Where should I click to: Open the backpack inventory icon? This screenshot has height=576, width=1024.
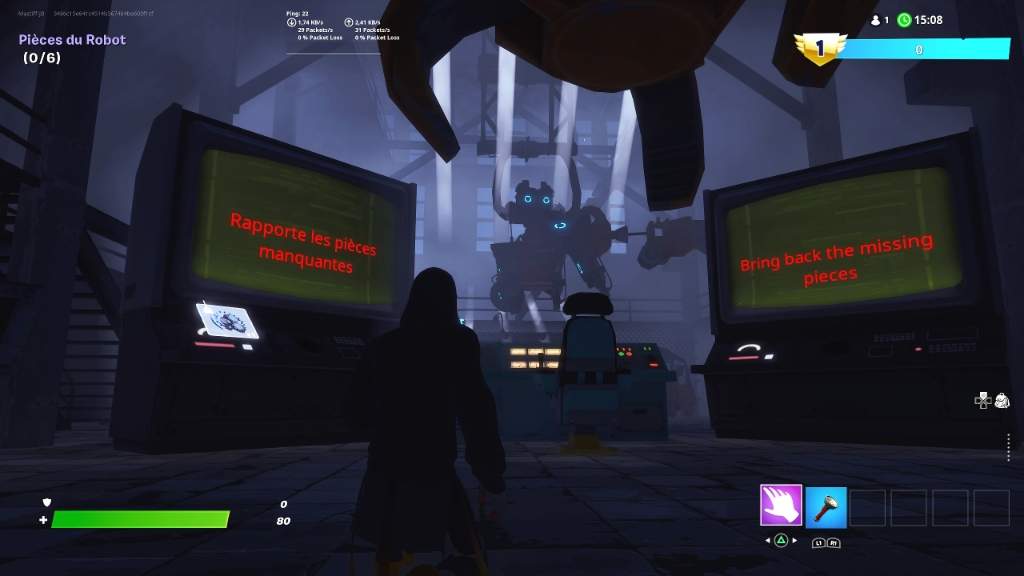pyautogui.click(x=1001, y=400)
